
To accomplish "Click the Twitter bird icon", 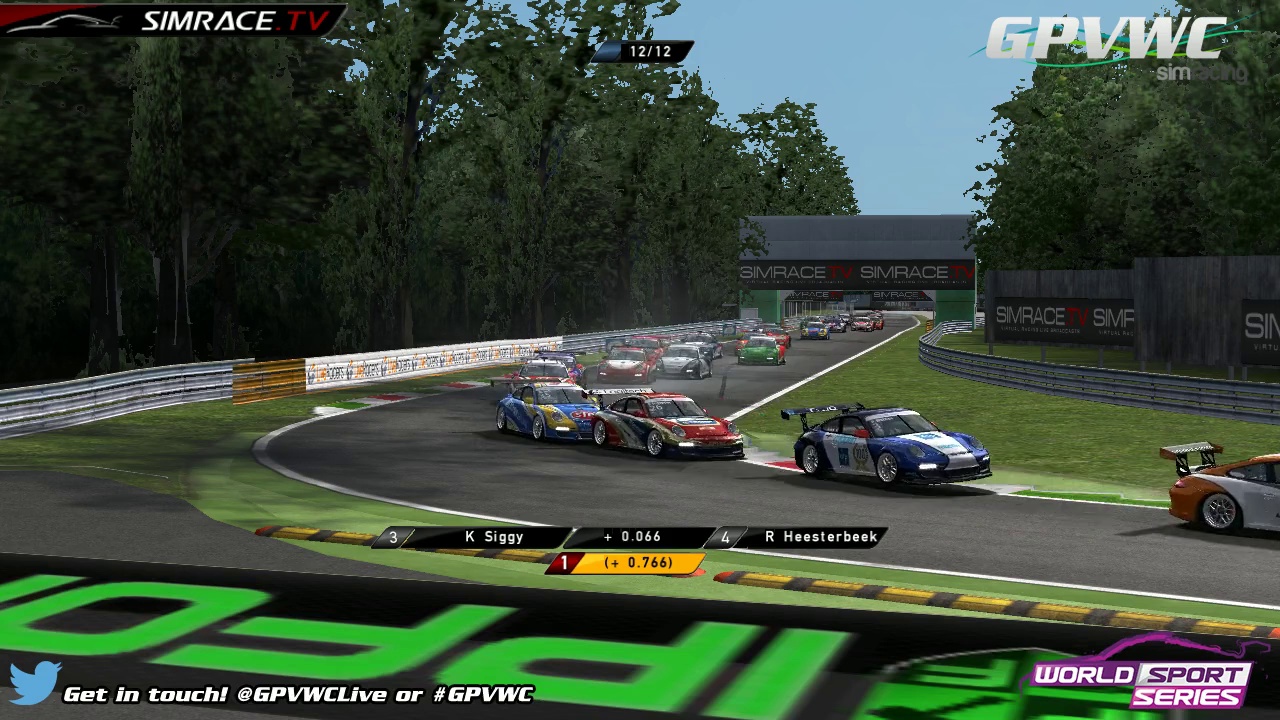I will [x=35, y=682].
